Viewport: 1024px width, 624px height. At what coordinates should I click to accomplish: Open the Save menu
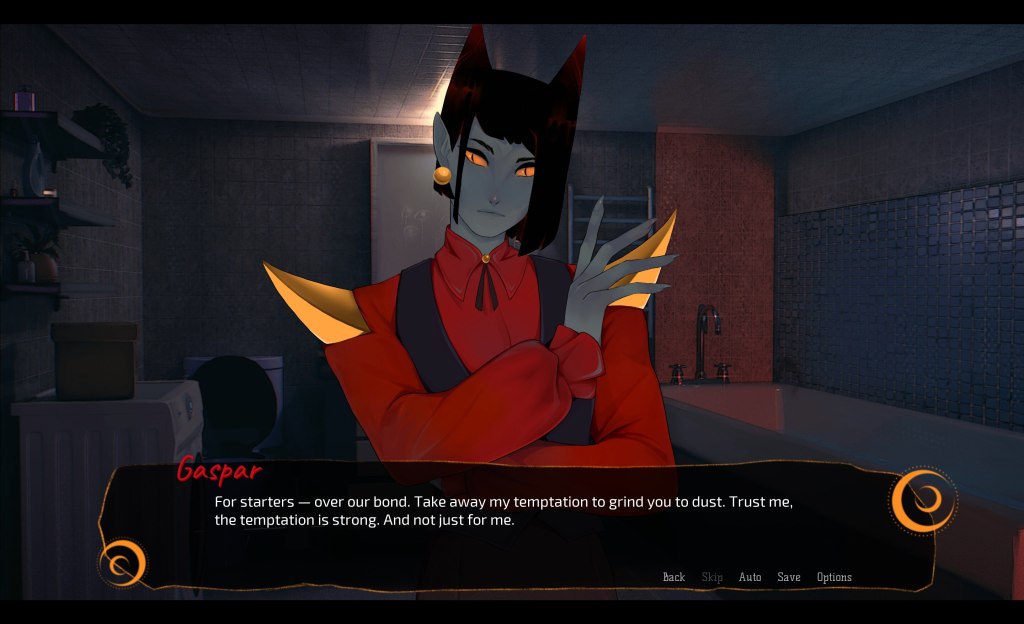pyautogui.click(x=789, y=577)
